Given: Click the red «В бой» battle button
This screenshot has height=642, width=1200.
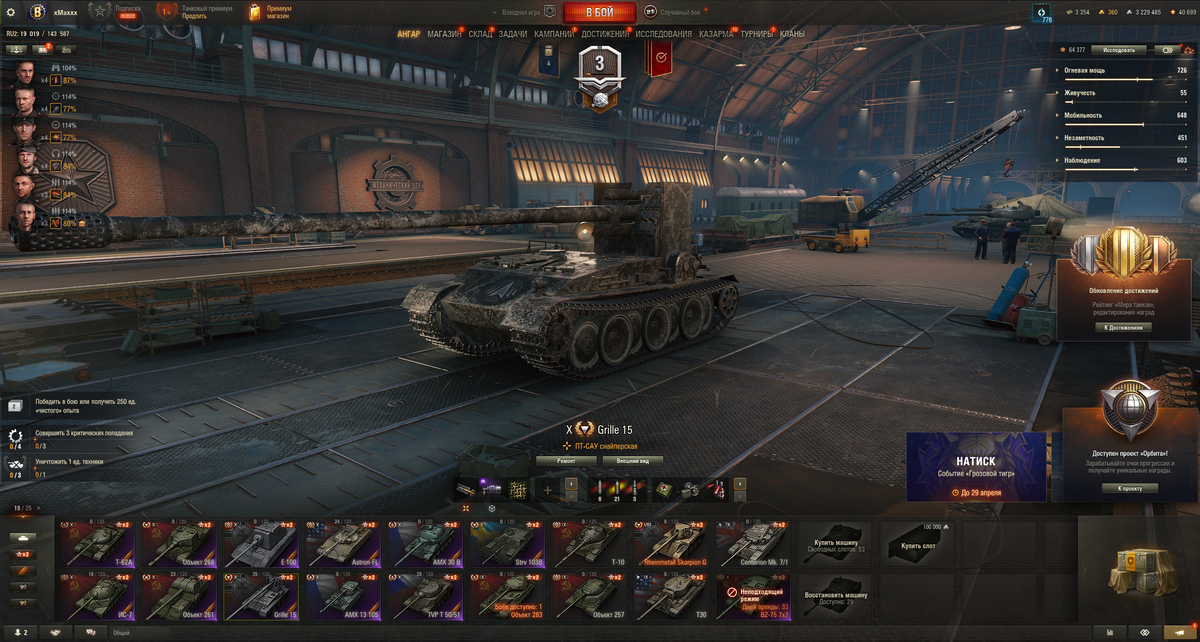Looking at the screenshot, I should pyautogui.click(x=599, y=12).
